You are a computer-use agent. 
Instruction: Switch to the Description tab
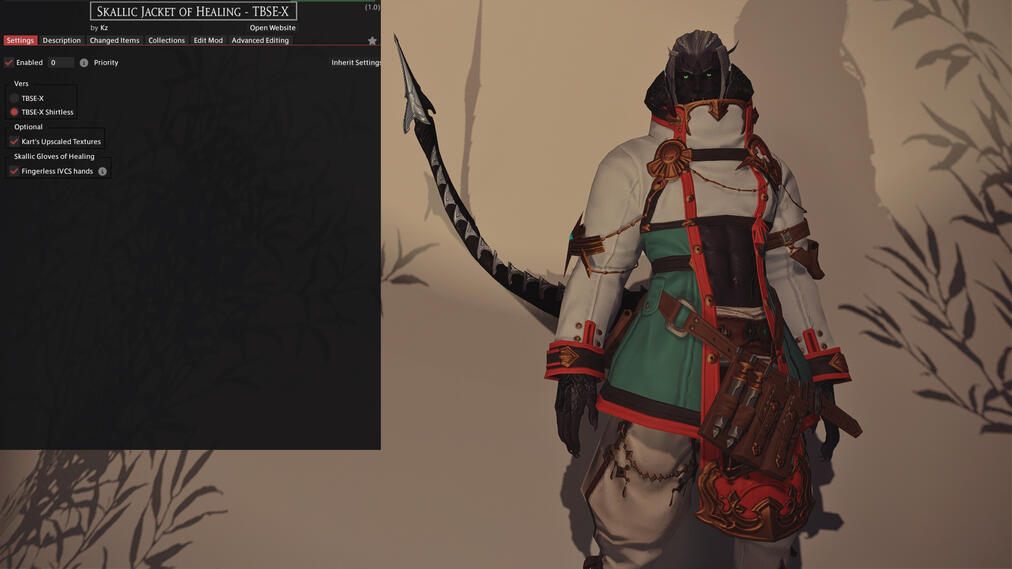tap(61, 40)
